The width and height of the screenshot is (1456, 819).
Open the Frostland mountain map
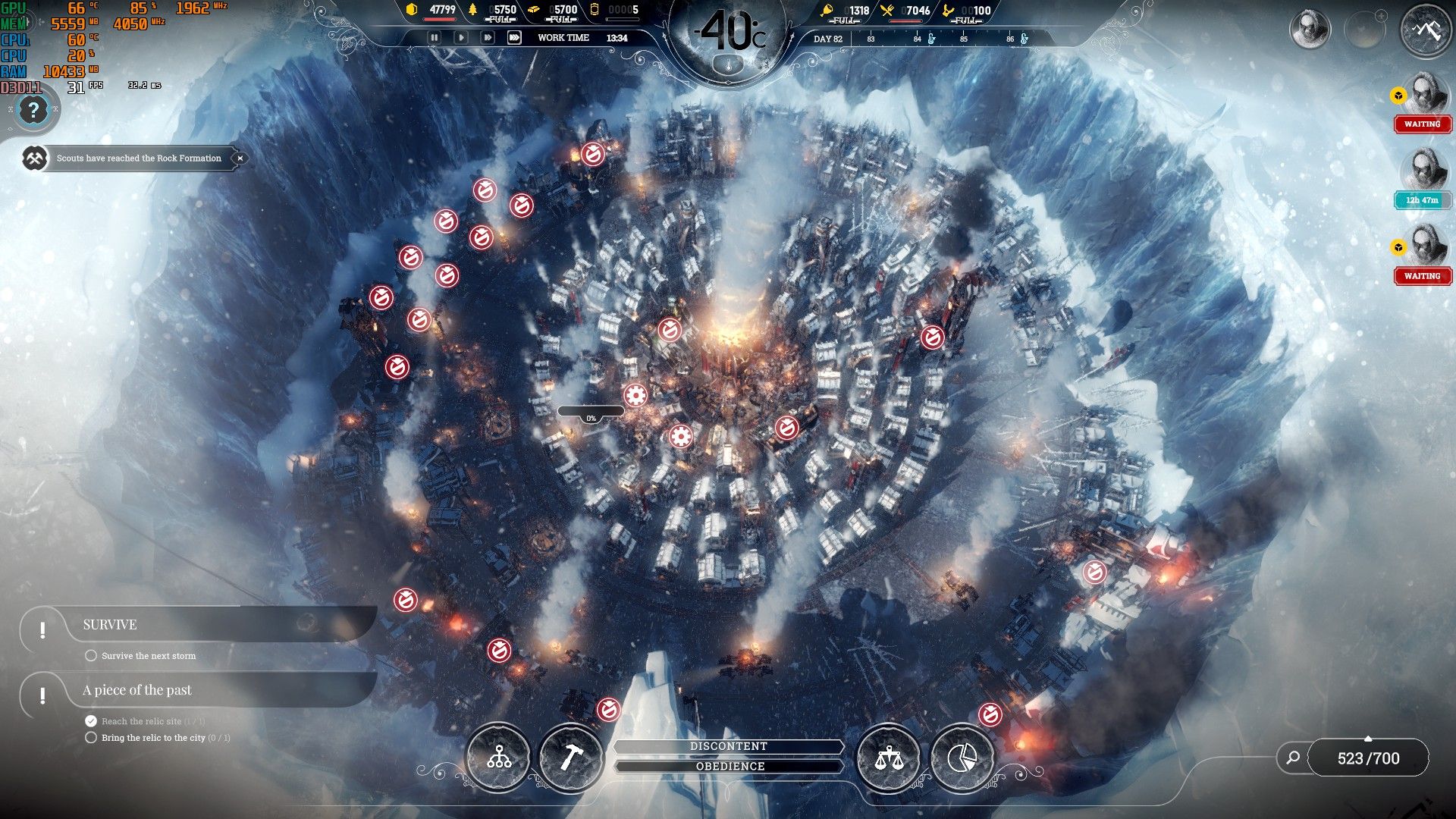(1426, 30)
